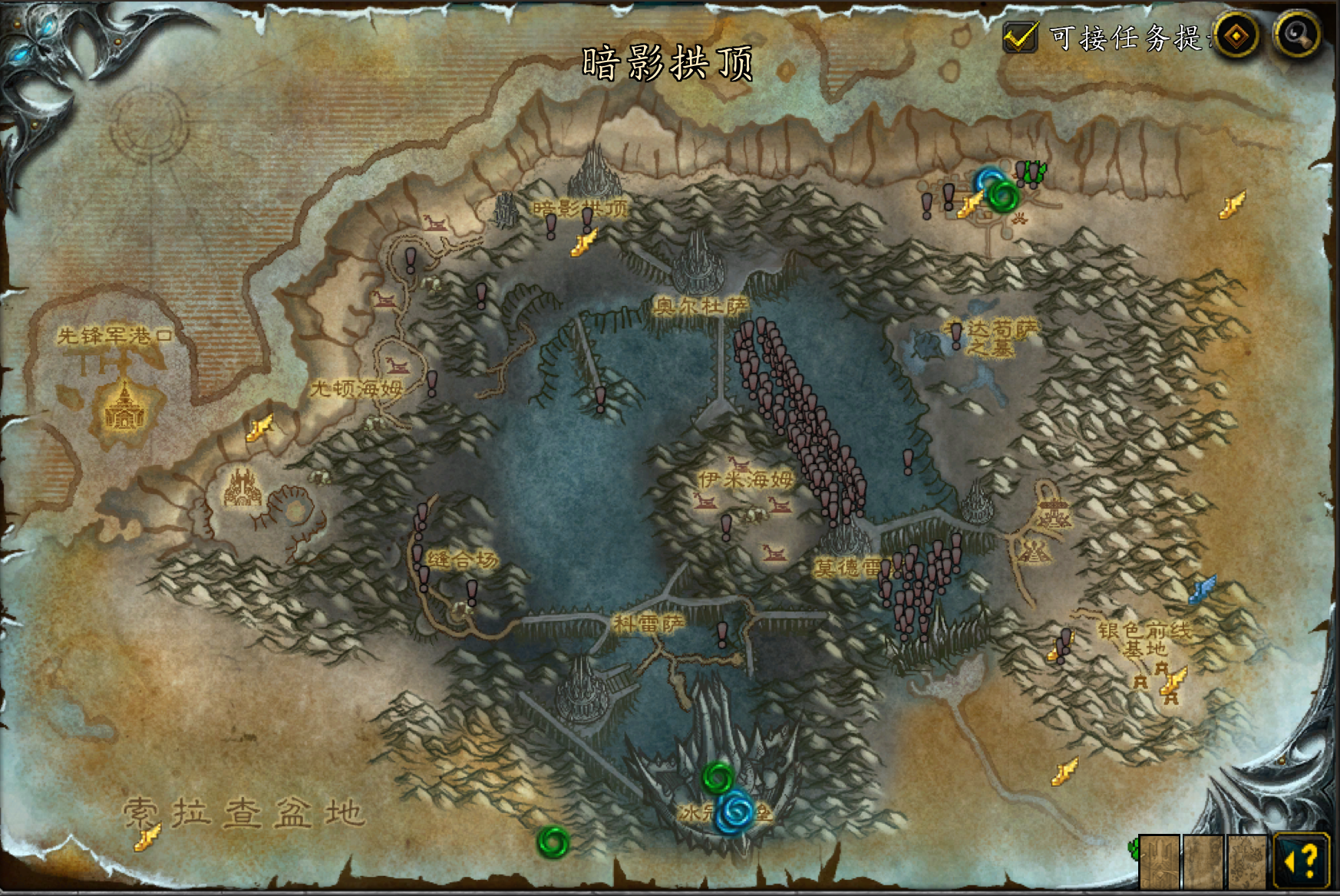Toggle the yellow question mark help button
The width and height of the screenshot is (1340, 896).
coord(1301,860)
